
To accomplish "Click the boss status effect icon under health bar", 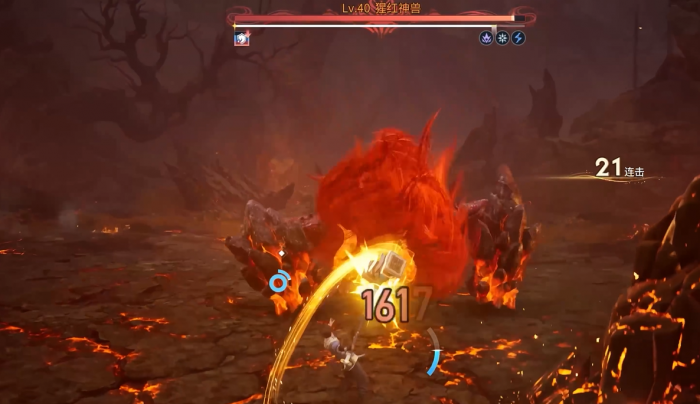I will (241, 39).
